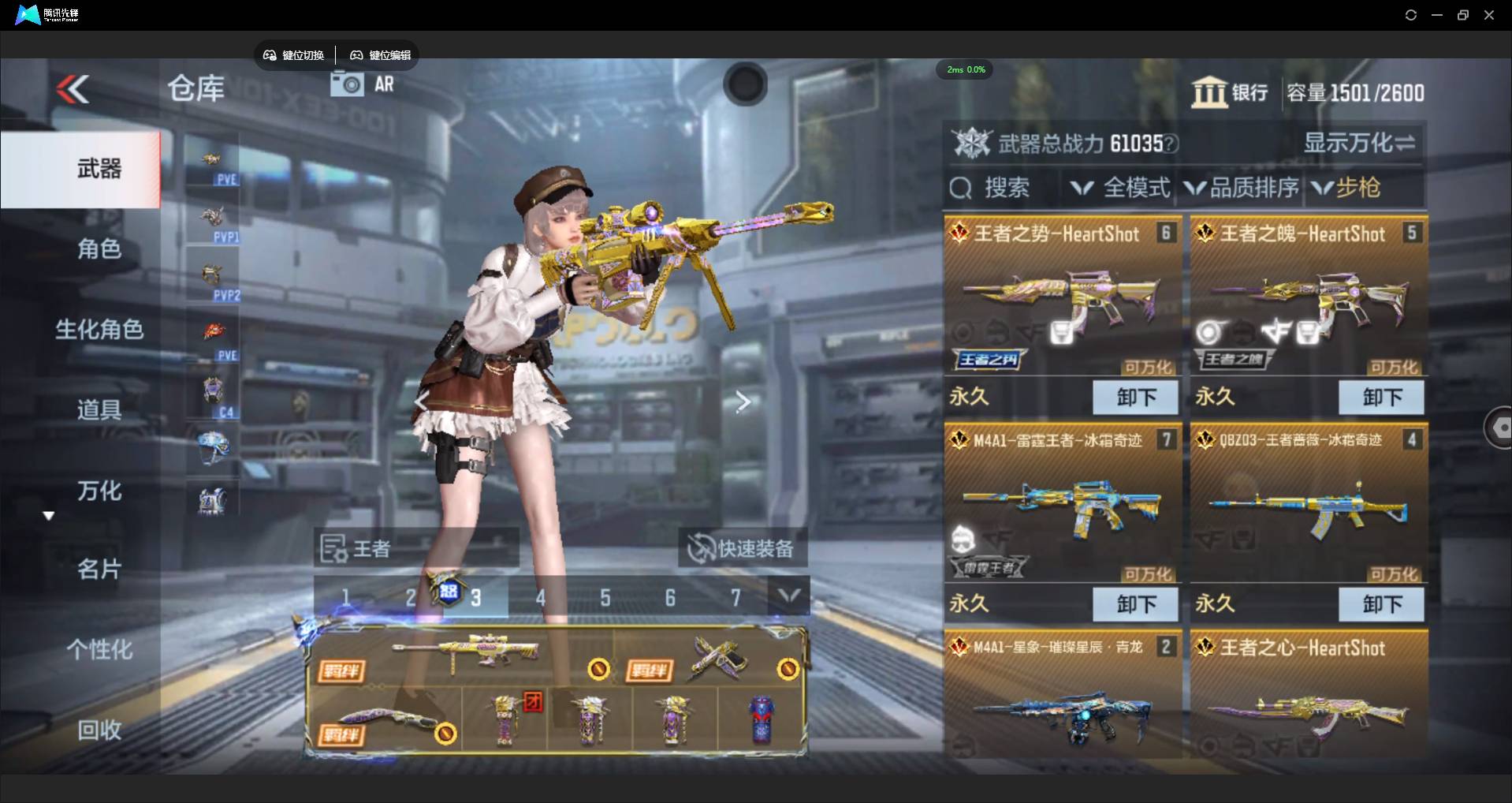Open the 万化 category

click(x=99, y=491)
